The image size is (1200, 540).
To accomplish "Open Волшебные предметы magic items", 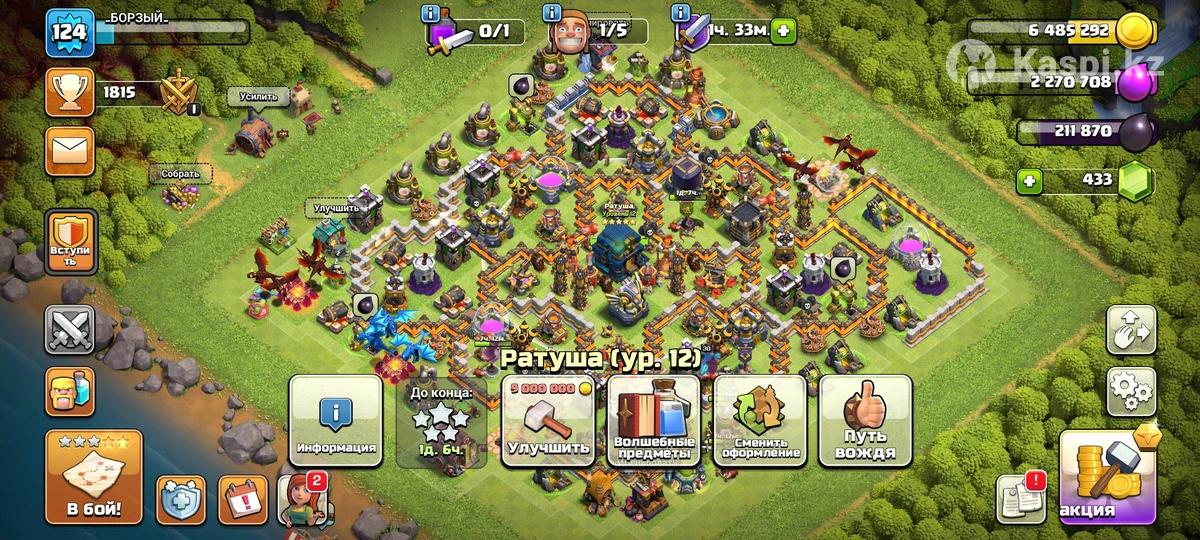I will click(652, 421).
